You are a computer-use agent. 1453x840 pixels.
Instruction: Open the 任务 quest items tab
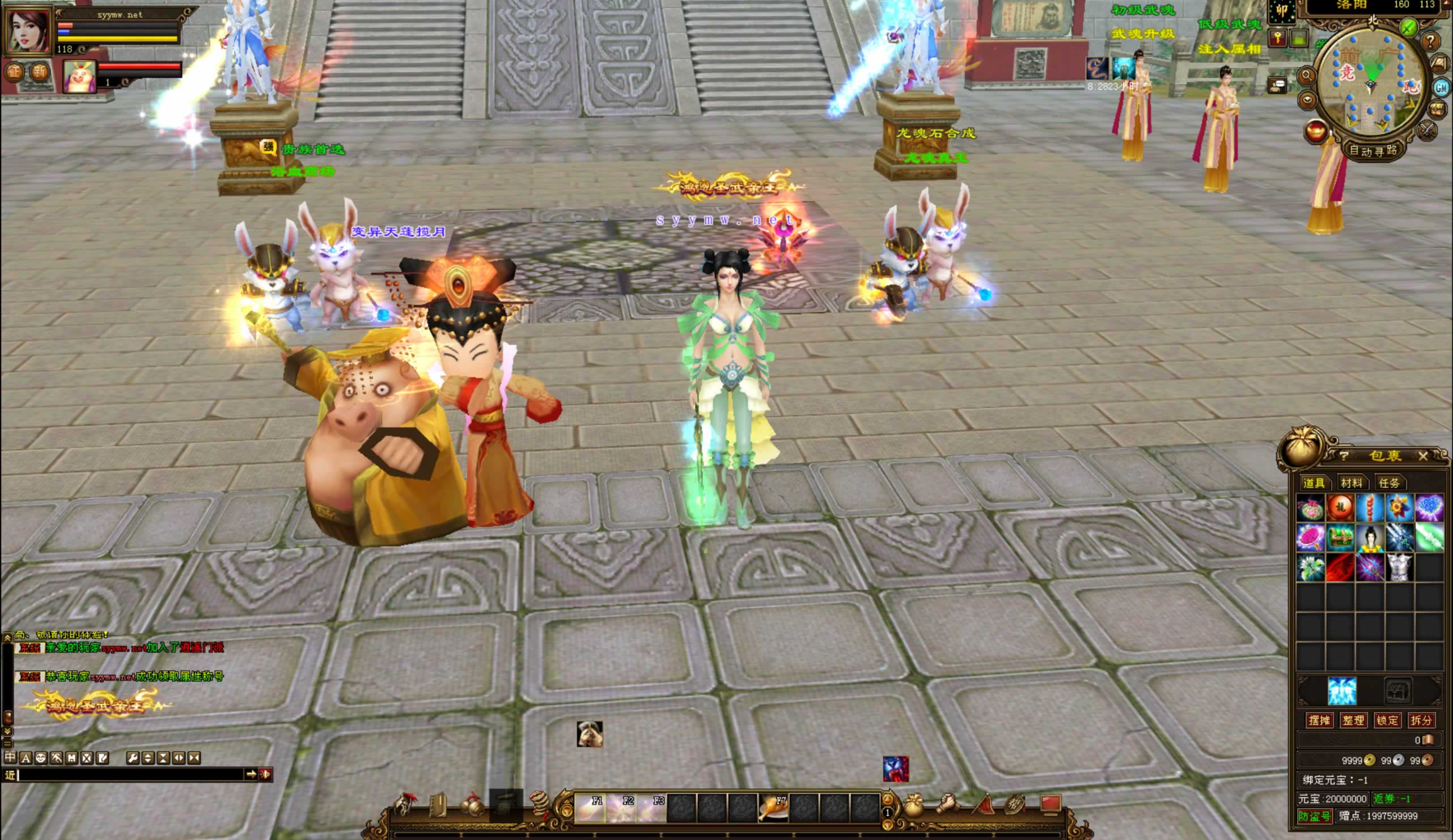[x=1388, y=482]
